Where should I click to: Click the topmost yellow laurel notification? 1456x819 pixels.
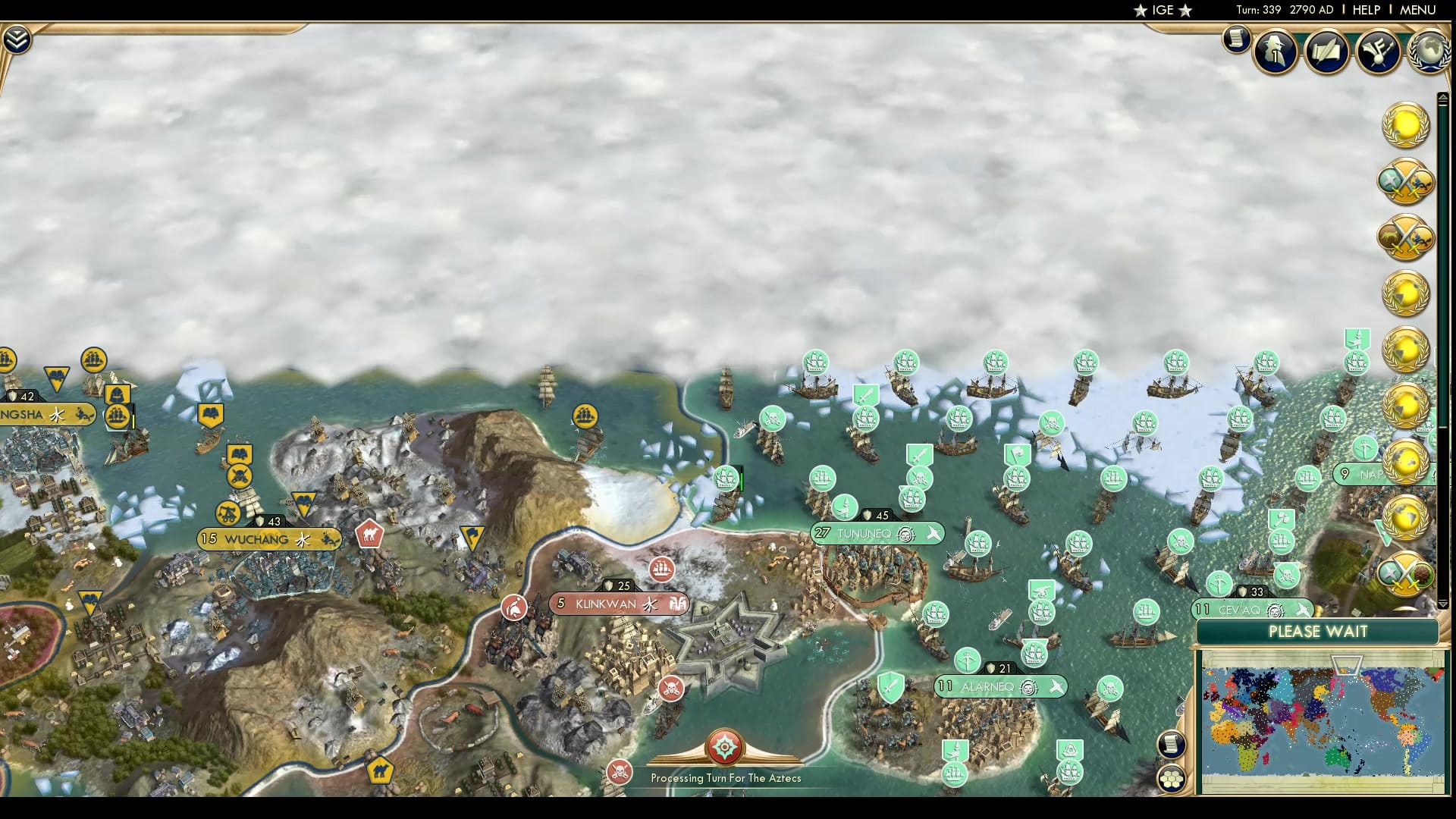click(x=1407, y=125)
